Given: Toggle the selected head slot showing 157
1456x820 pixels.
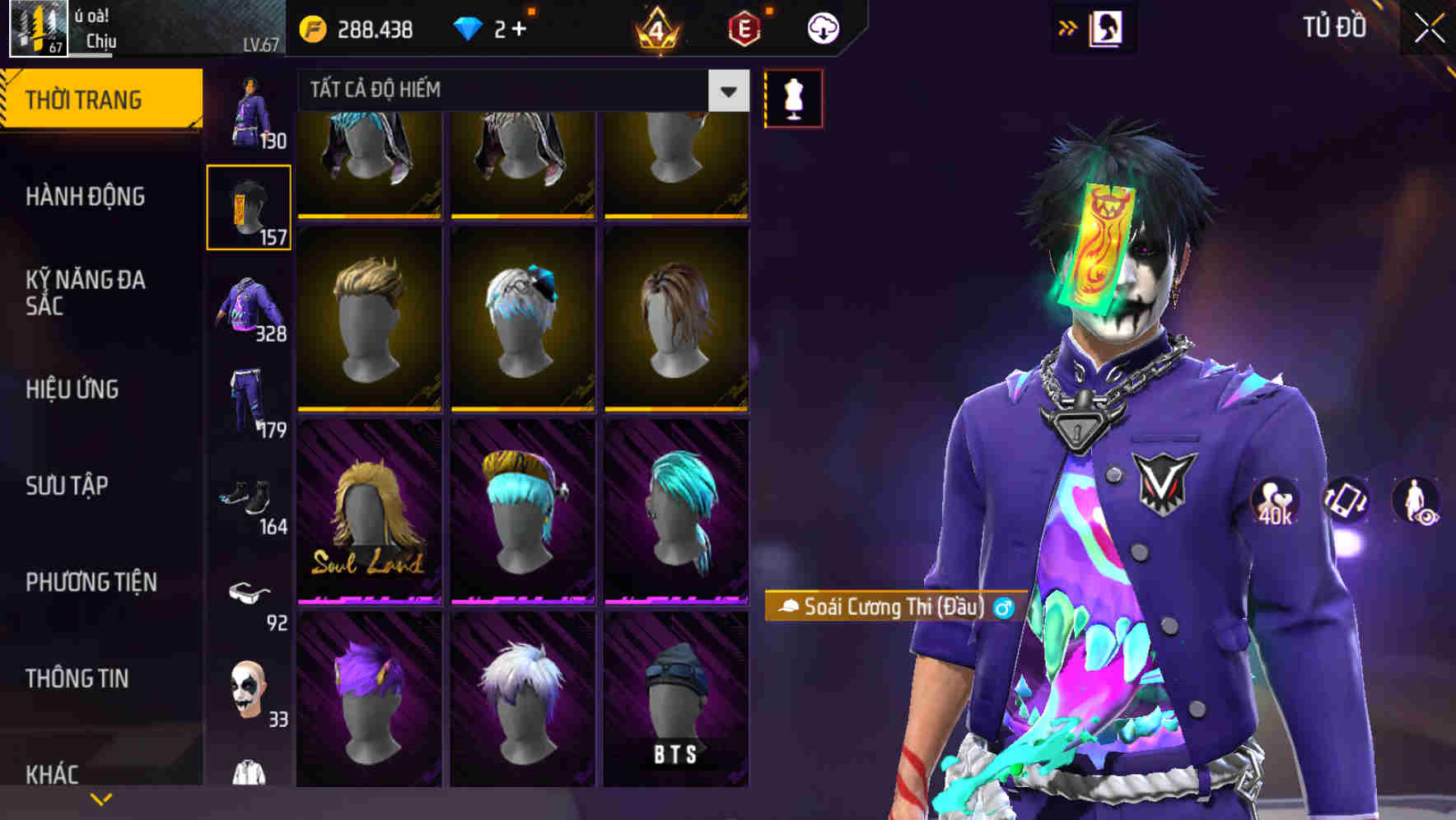Looking at the screenshot, I should tap(249, 207).
